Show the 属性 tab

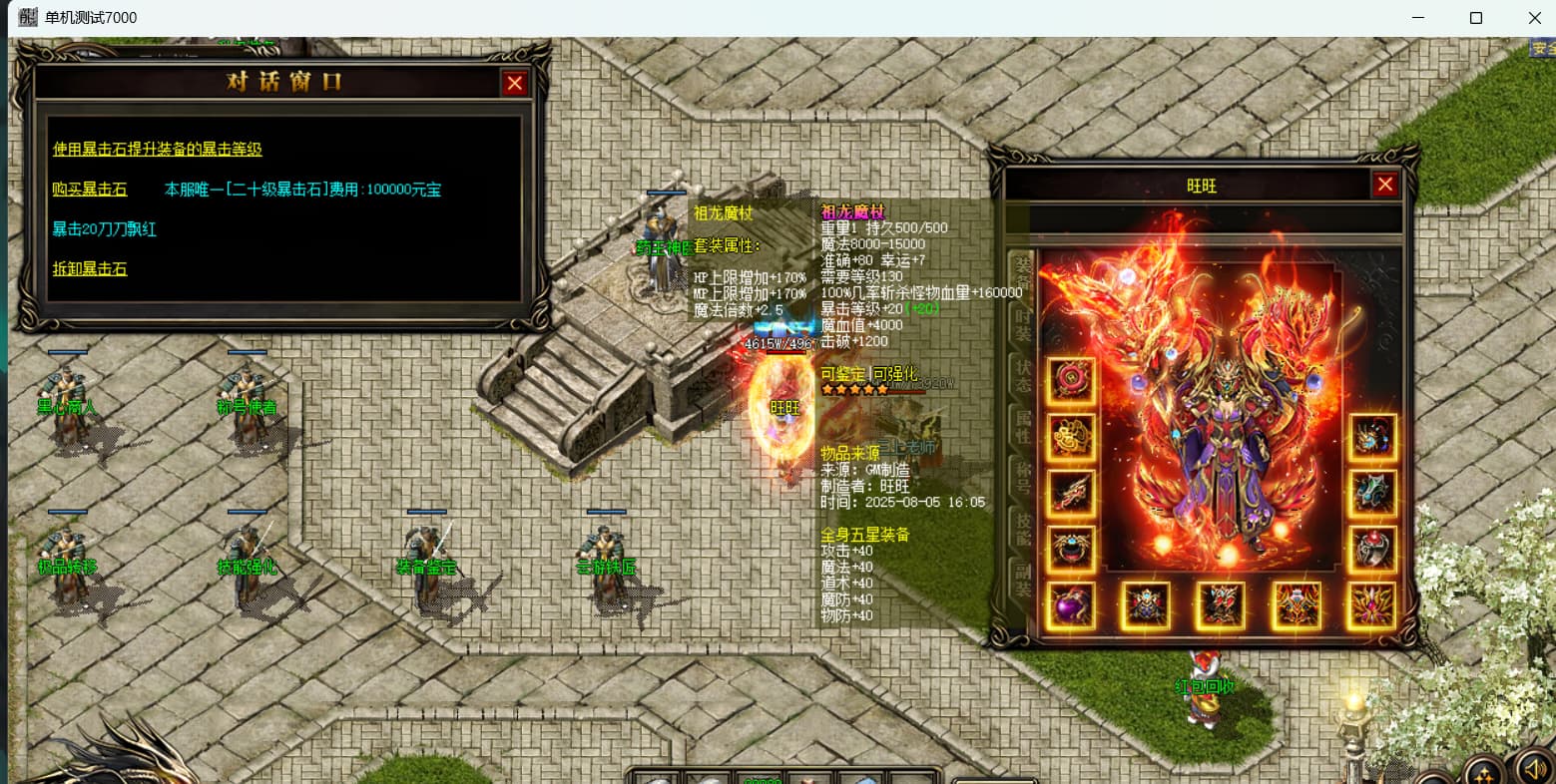coord(1023,426)
